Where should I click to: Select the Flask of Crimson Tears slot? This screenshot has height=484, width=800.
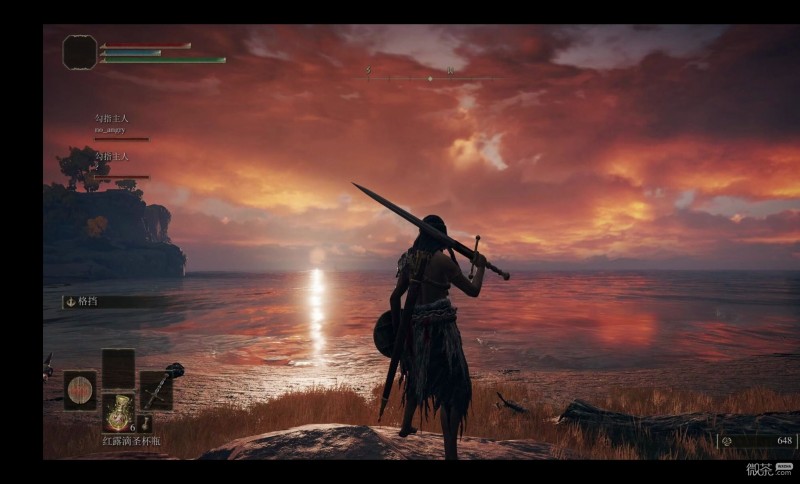[x=118, y=412]
